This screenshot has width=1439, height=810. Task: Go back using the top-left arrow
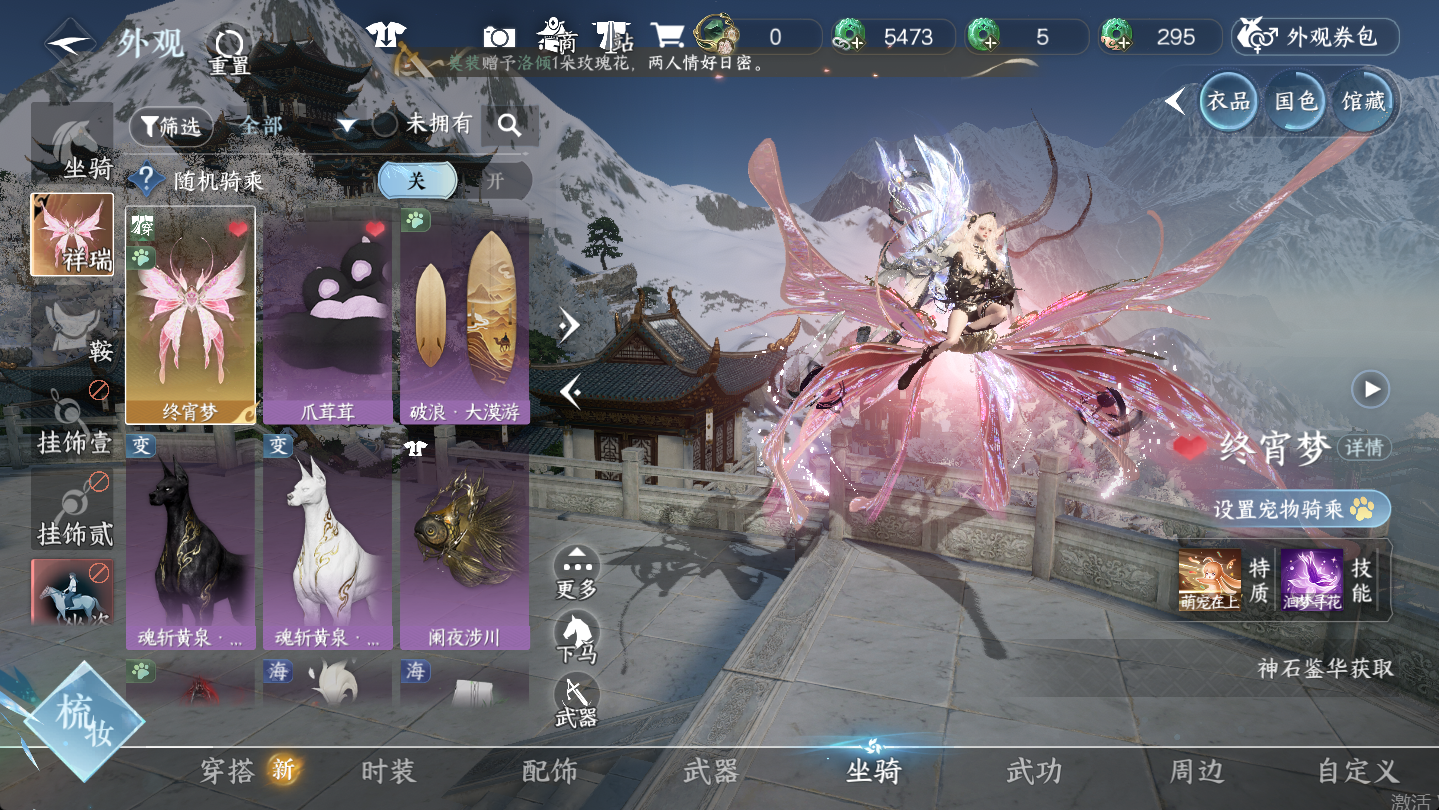point(70,43)
